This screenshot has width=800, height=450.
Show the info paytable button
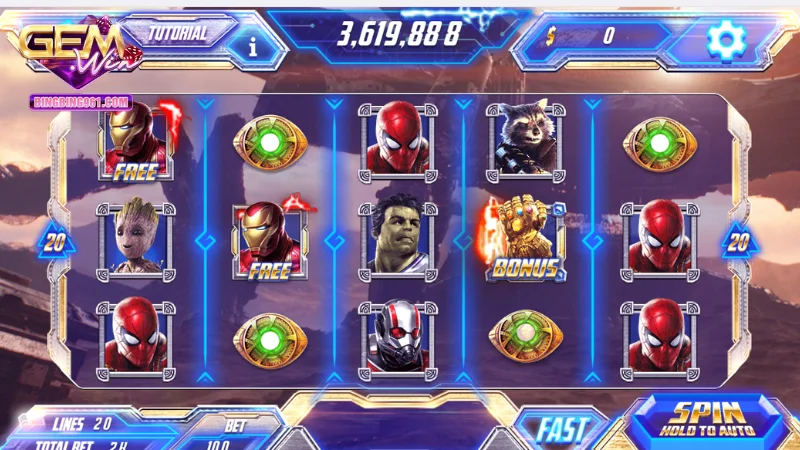click(252, 45)
